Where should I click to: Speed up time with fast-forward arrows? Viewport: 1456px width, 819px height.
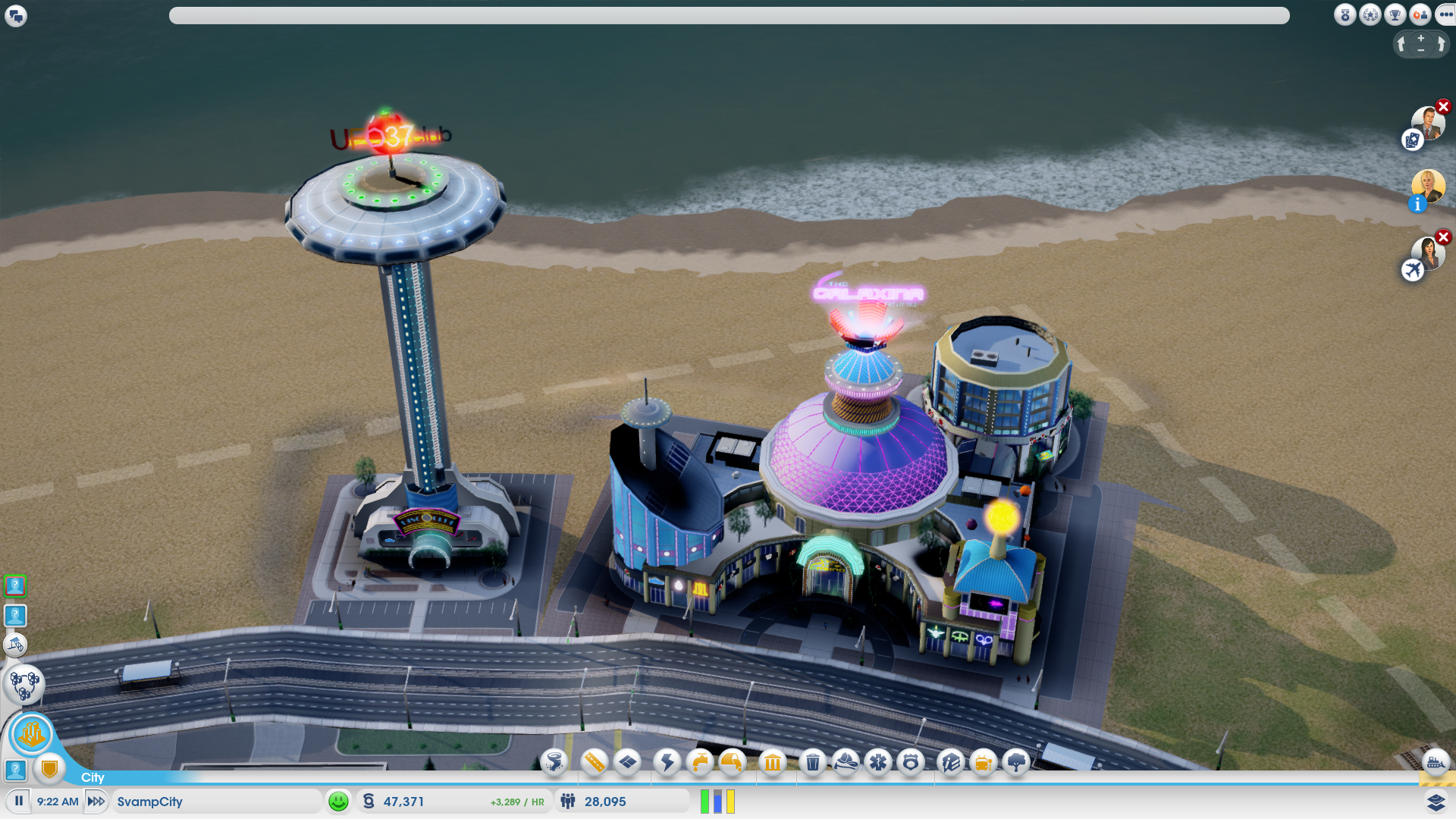[x=96, y=801]
